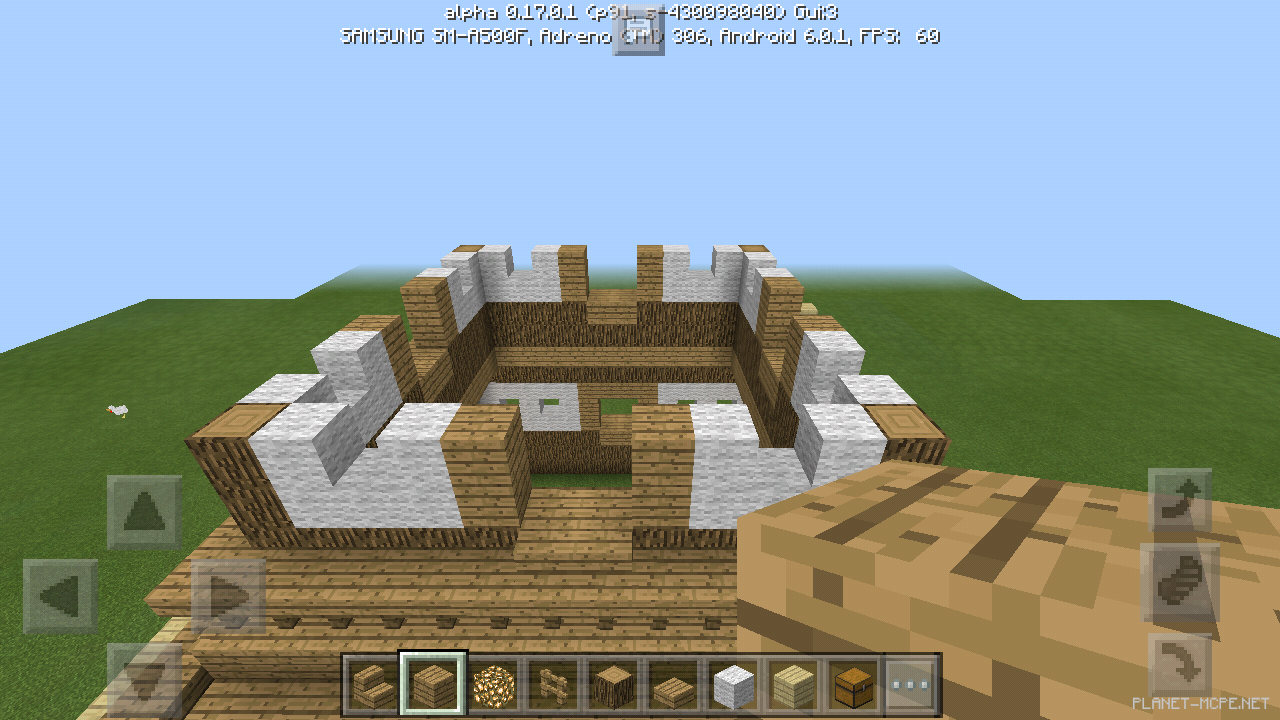This screenshot has height=720, width=1280.
Task: Tap the pause button at top center
Action: click(639, 33)
